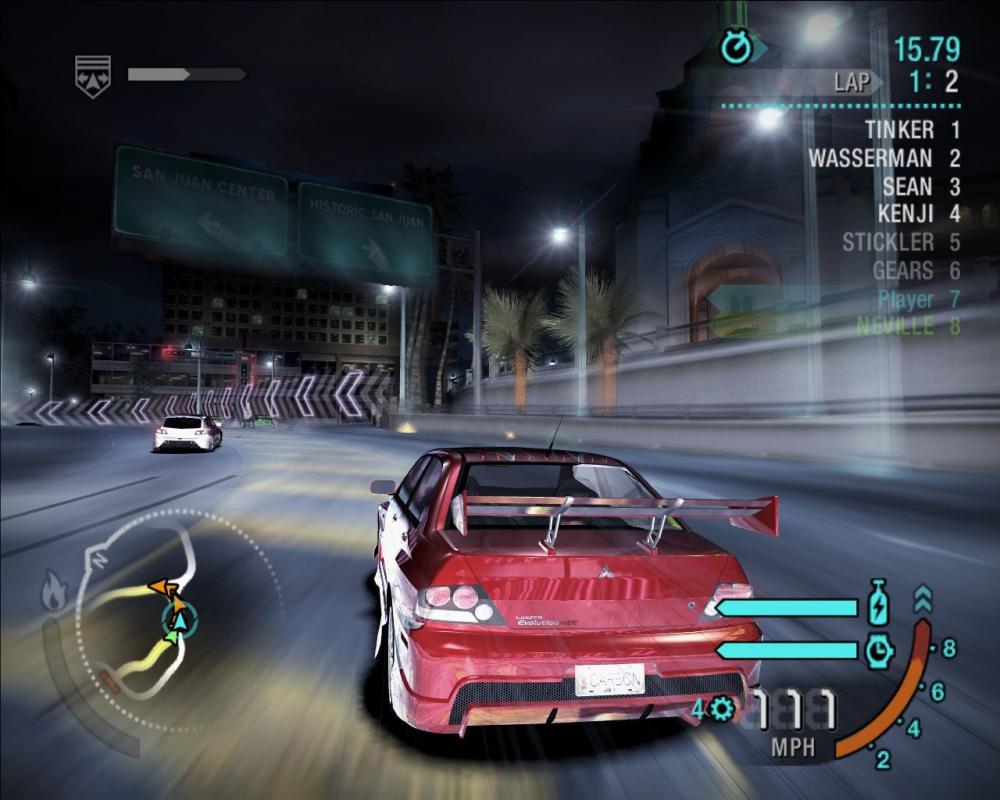Viewport: 1000px width, 800px height.
Task: Click the gear indicator cog icon
Action: pyautogui.click(x=721, y=709)
